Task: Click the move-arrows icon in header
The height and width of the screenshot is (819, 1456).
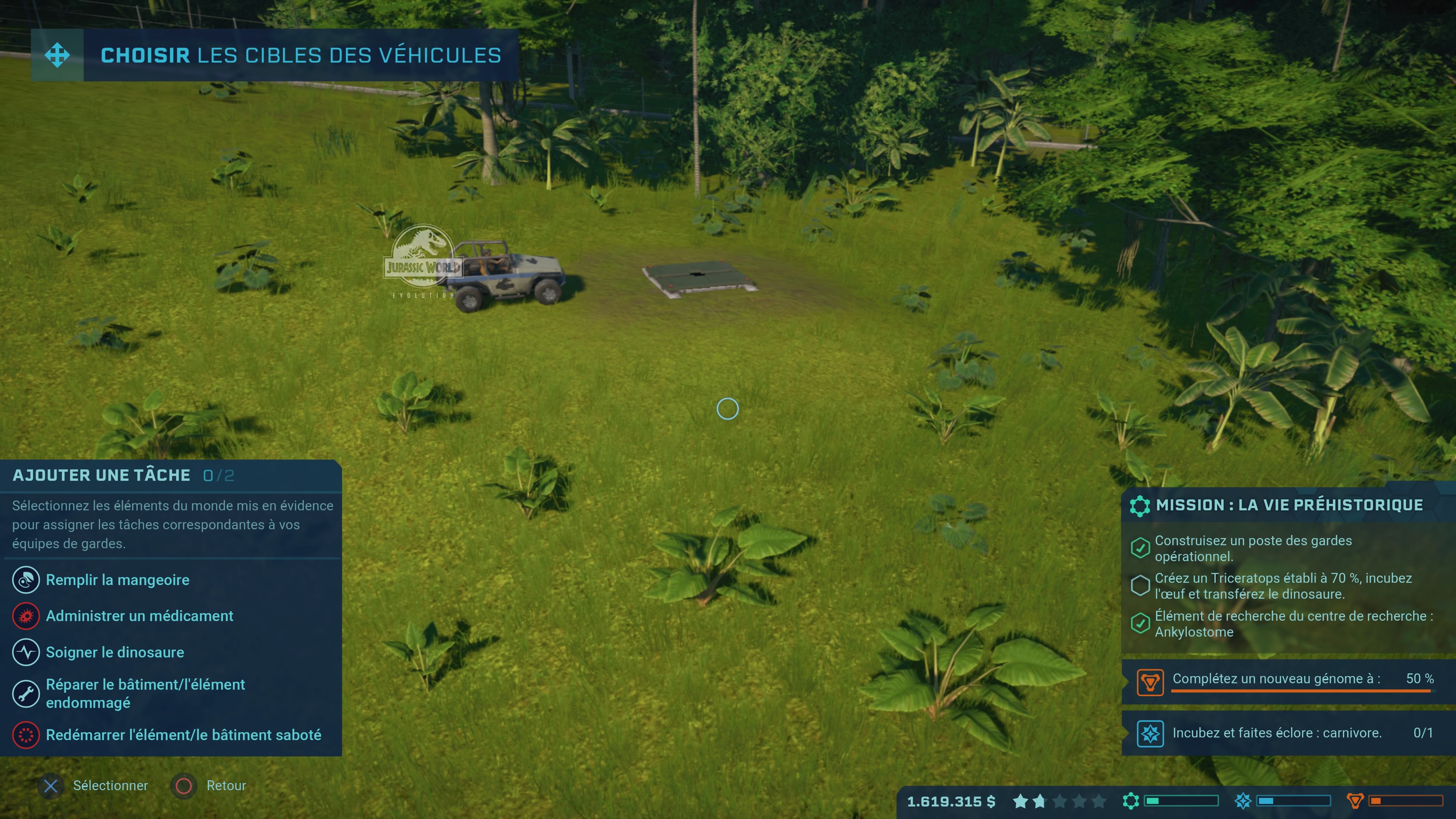Action: pos(58,55)
